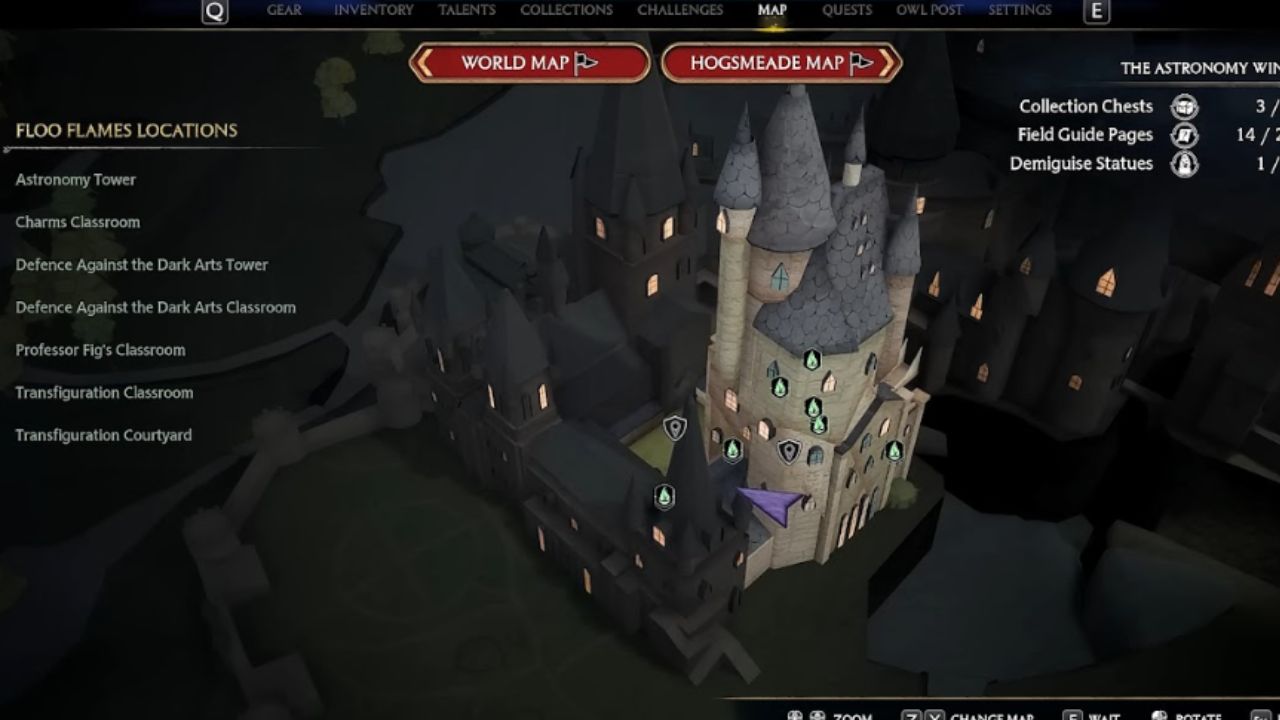The height and width of the screenshot is (720, 1280).
Task: Toggle the Q shortcut button on the menu bar
Action: (211, 9)
